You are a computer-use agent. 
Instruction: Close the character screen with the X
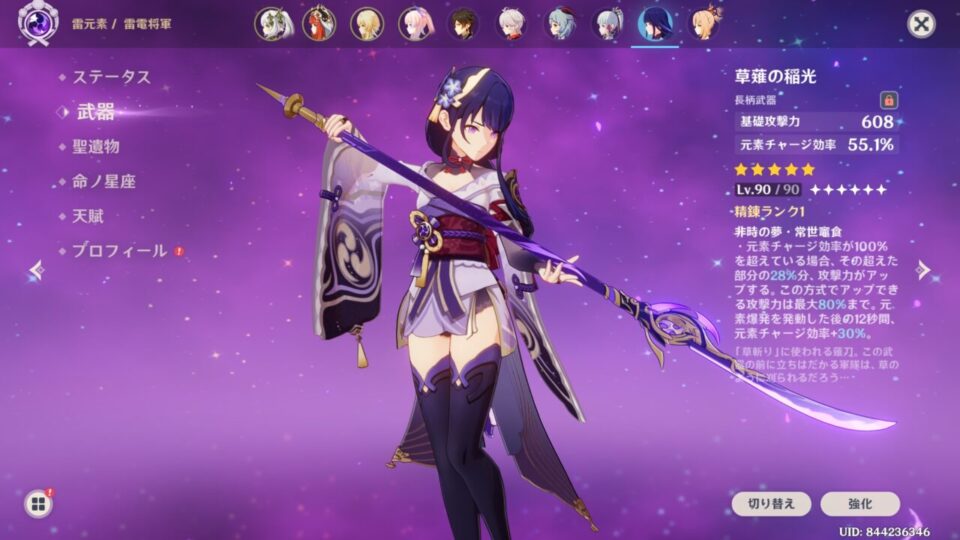921,24
